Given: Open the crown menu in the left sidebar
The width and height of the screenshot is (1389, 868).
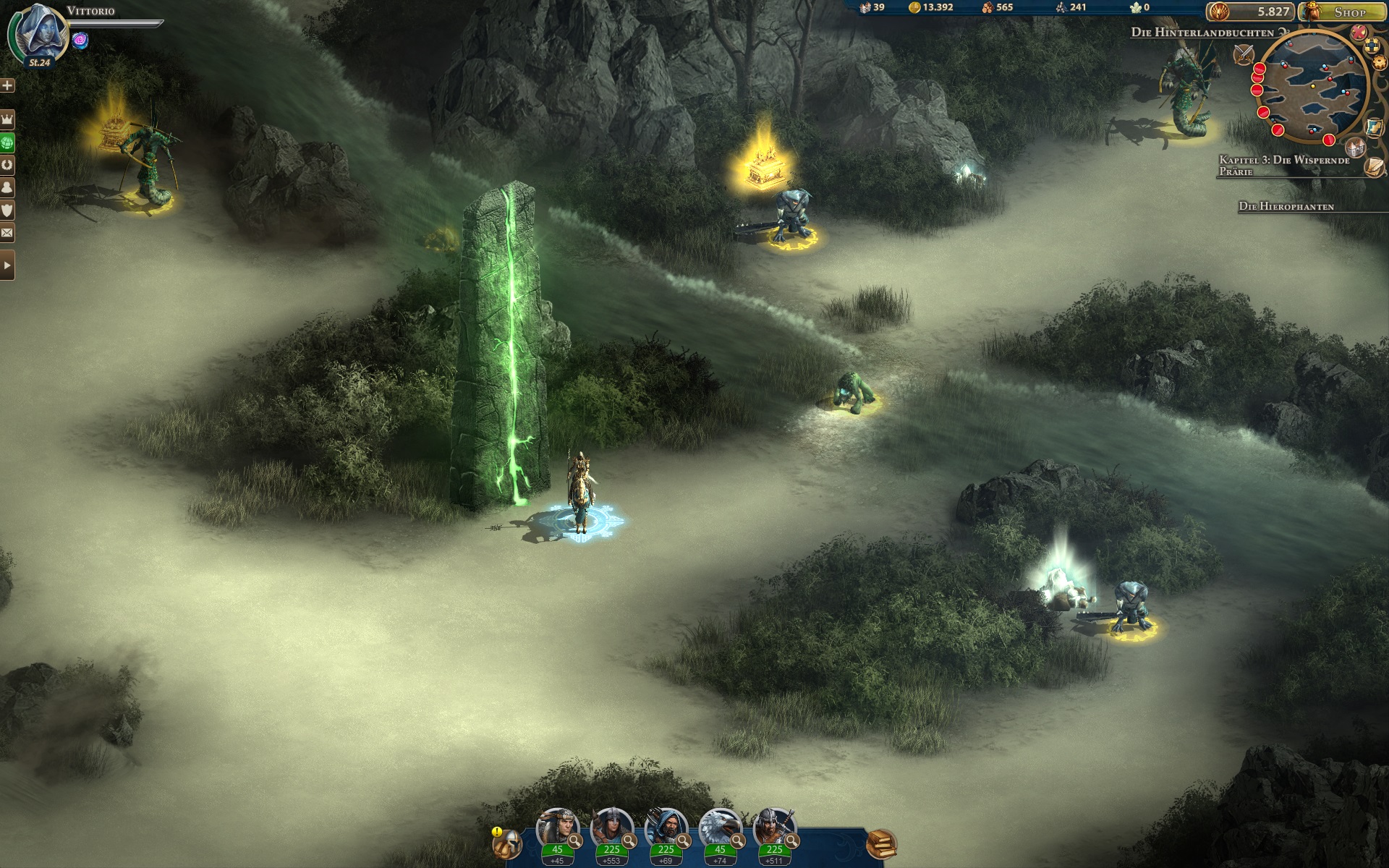Looking at the screenshot, I should click(x=7, y=119).
